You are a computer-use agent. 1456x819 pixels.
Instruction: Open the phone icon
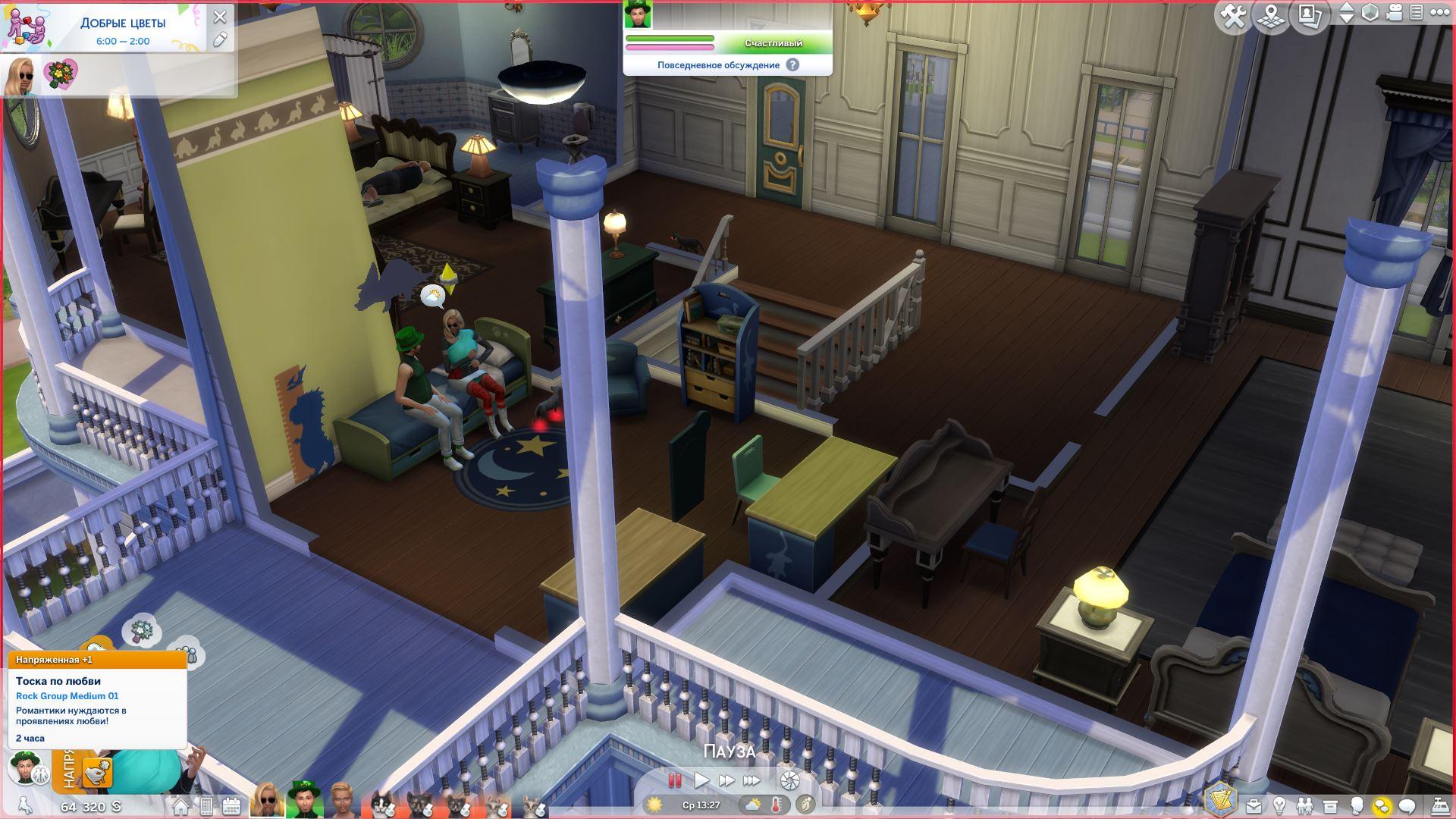pos(206,805)
